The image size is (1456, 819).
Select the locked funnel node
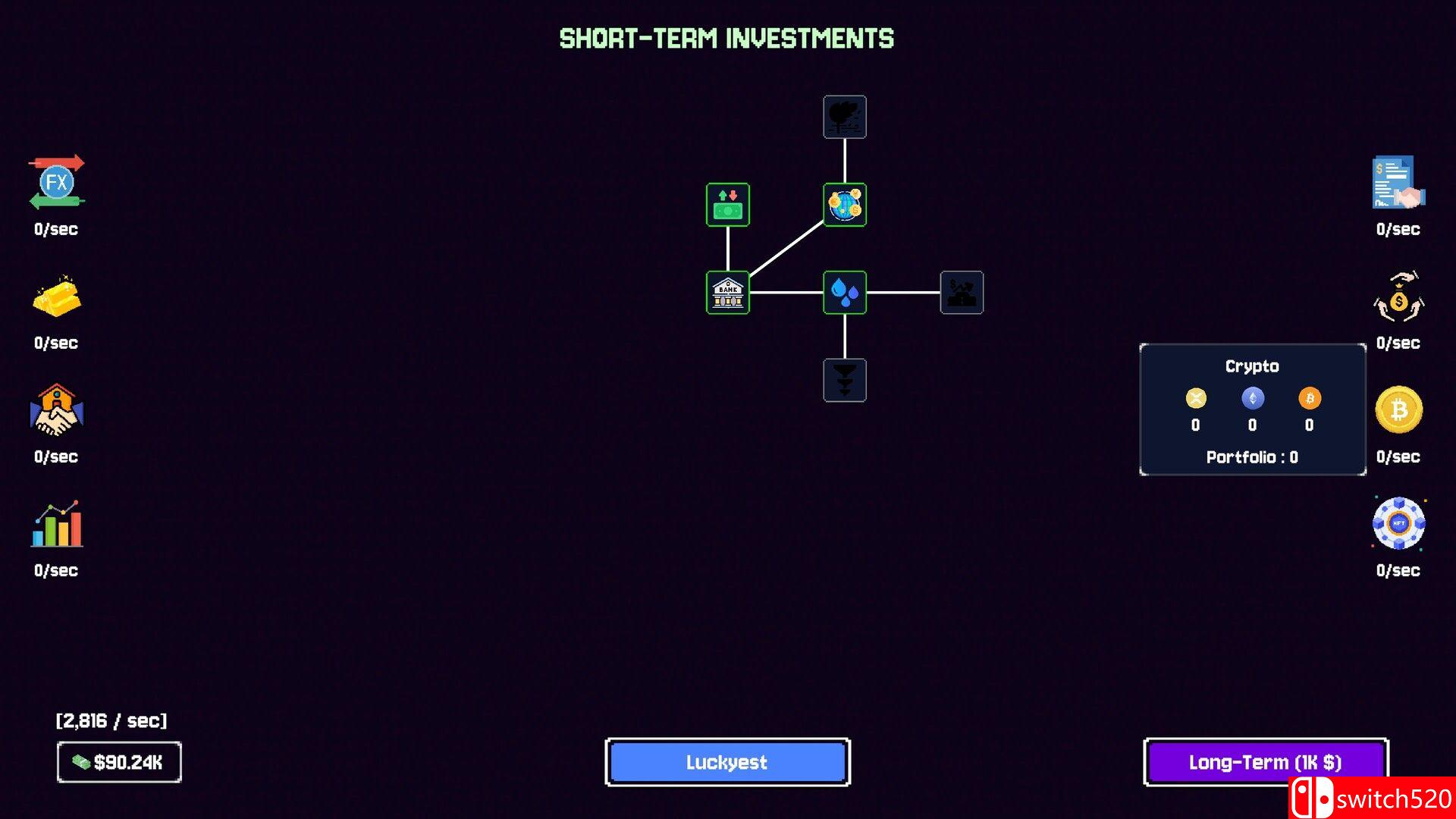(x=845, y=380)
